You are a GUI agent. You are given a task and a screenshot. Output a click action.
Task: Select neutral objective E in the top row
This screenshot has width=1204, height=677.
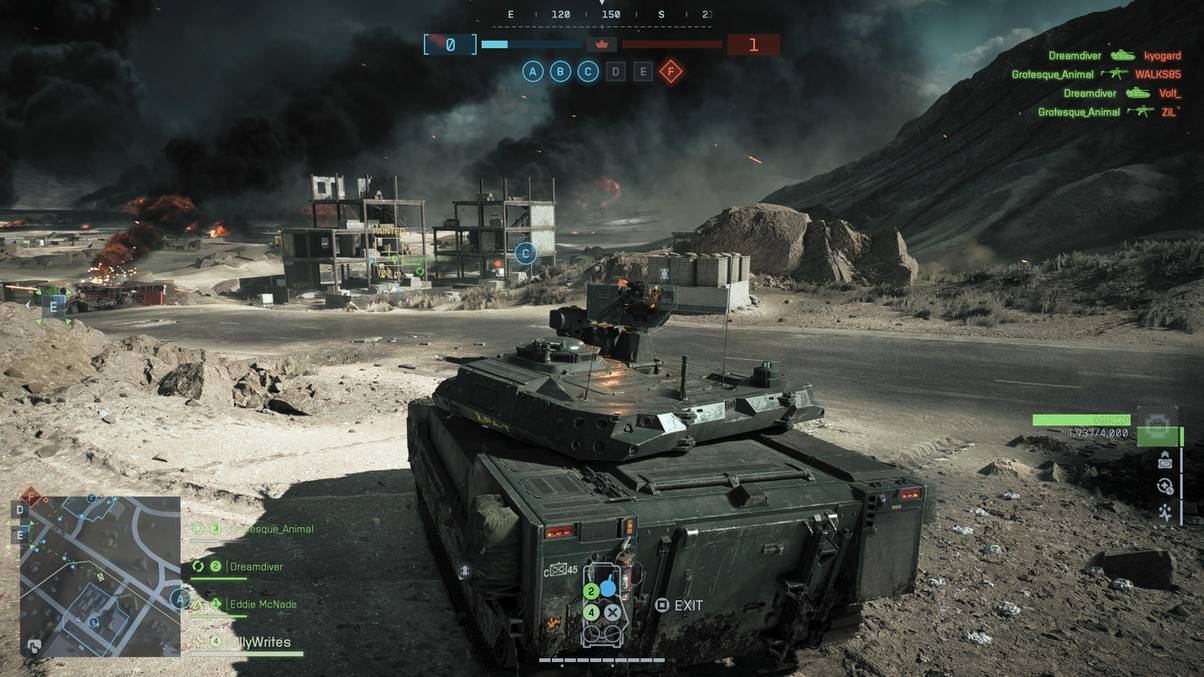[x=643, y=71]
